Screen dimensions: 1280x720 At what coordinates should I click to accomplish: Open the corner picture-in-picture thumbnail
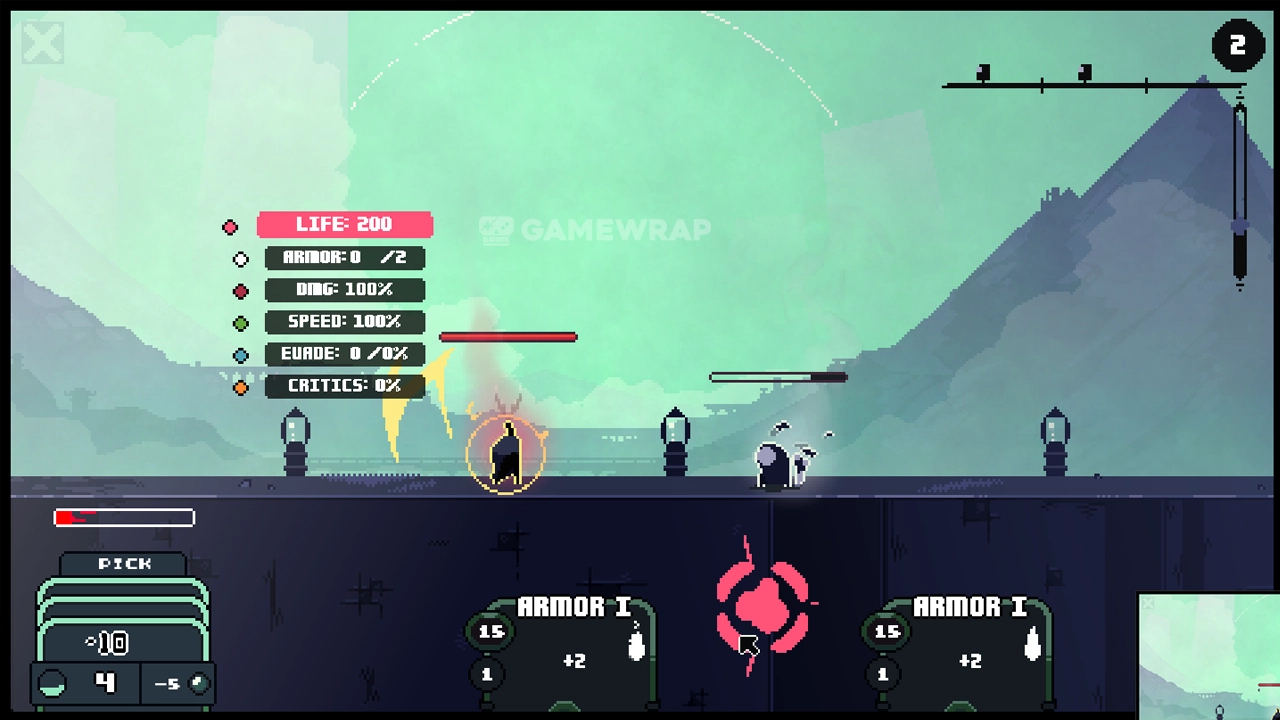coord(1209,656)
